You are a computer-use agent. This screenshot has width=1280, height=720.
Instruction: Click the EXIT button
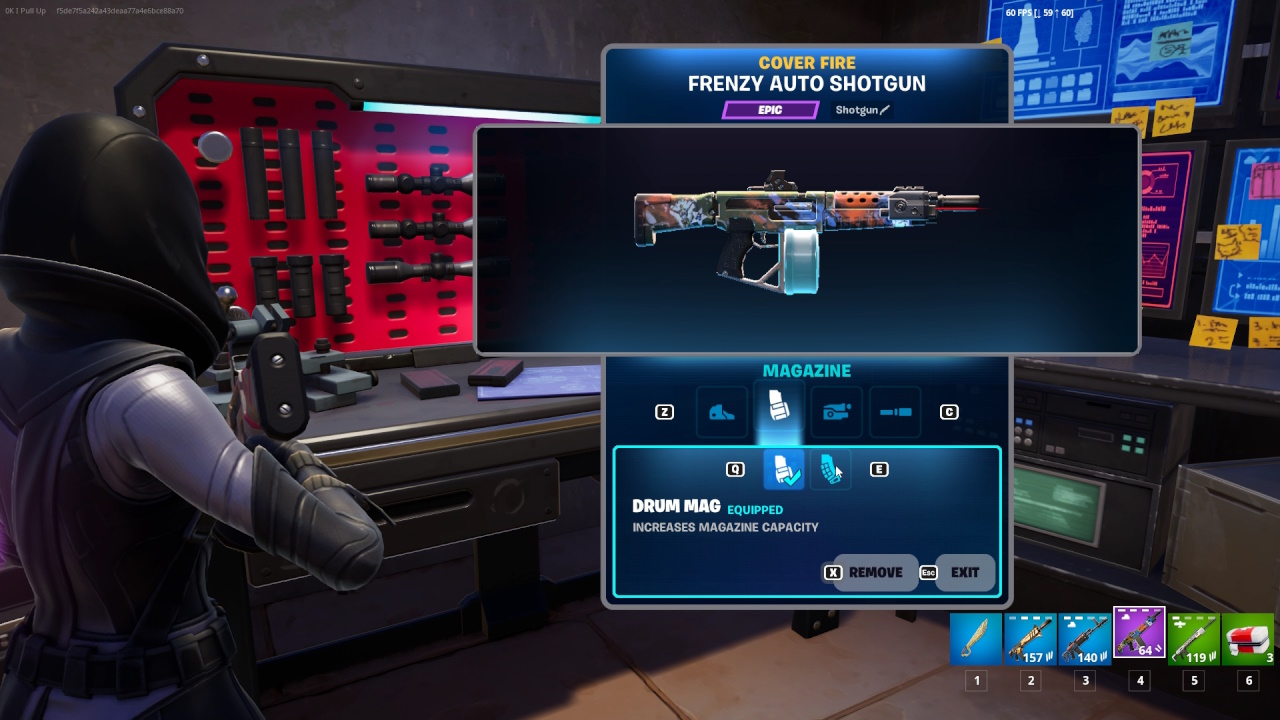963,573
